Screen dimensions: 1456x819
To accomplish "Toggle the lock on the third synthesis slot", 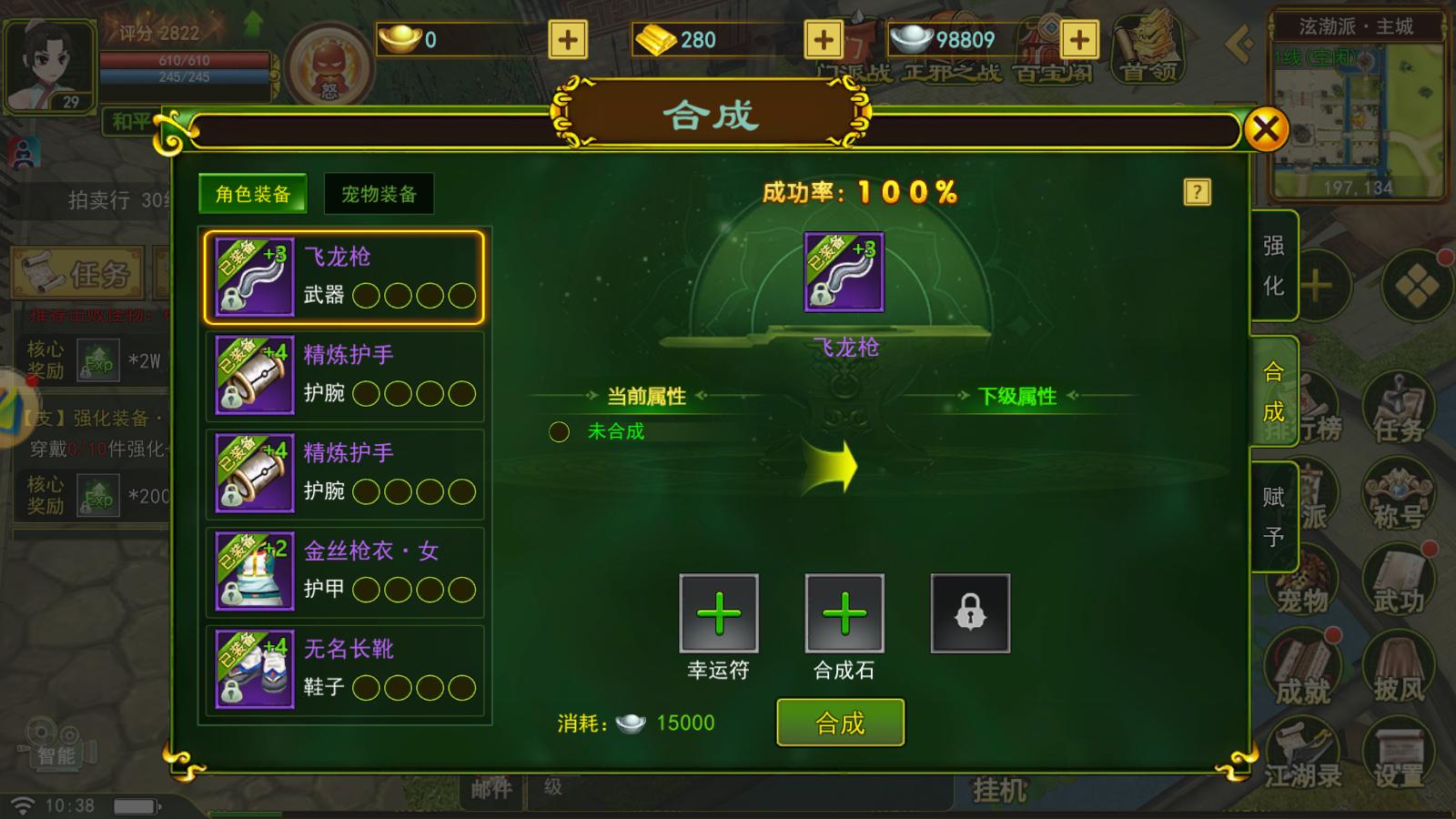I will pyautogui.click(x=970, y=612).
